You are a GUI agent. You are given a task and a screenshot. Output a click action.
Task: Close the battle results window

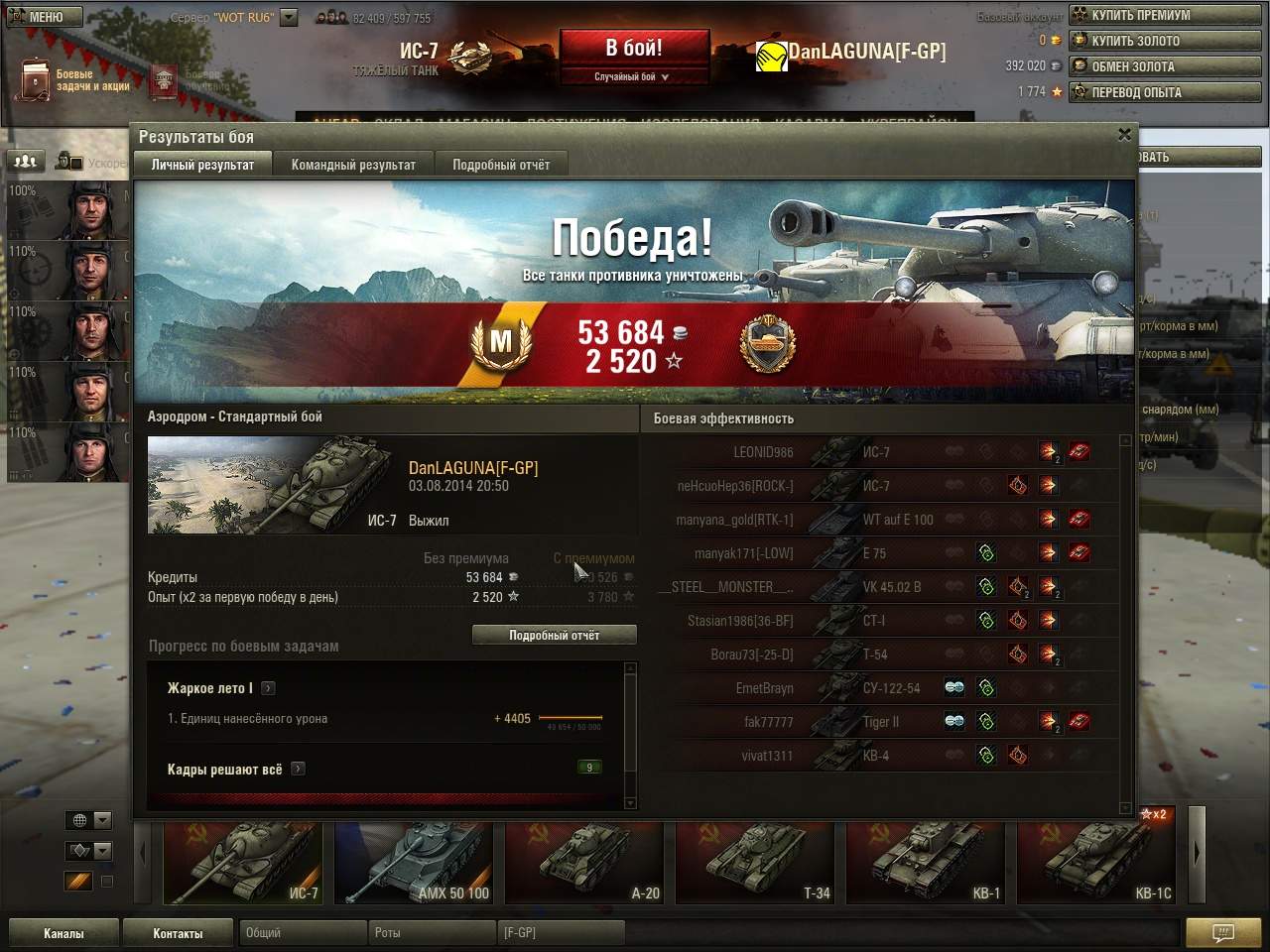click(1124, 135)
